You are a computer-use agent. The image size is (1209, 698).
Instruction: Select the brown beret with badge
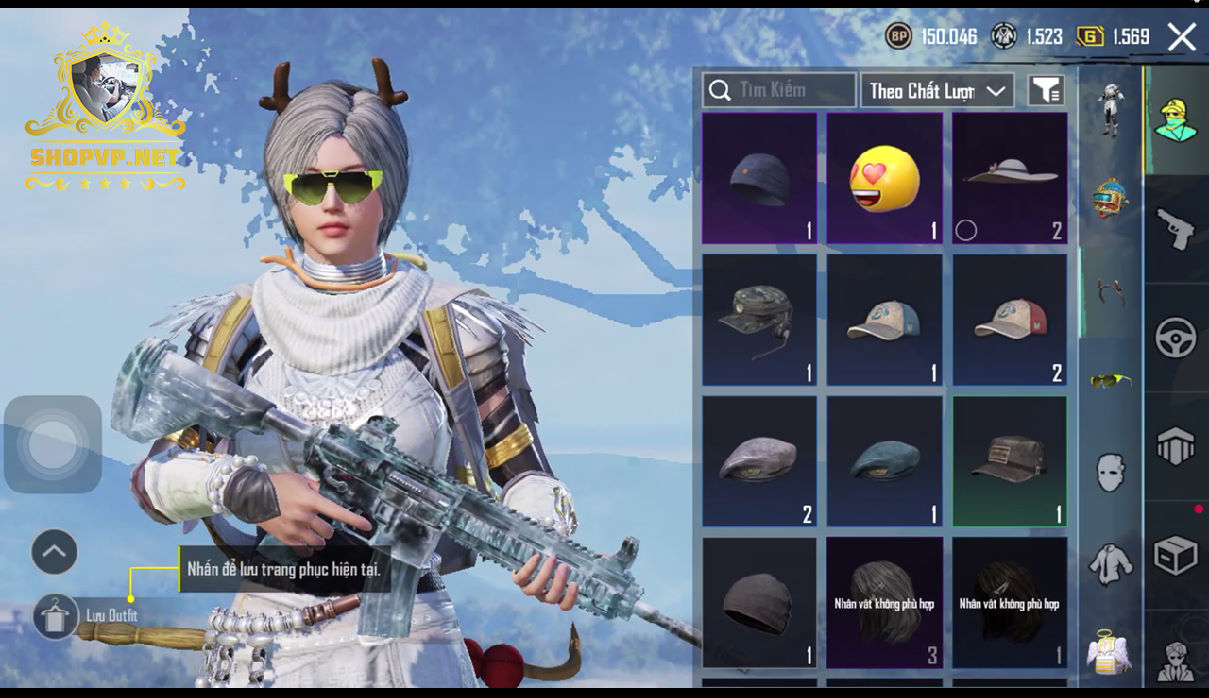pyautogui.click(x=759, y=461)
